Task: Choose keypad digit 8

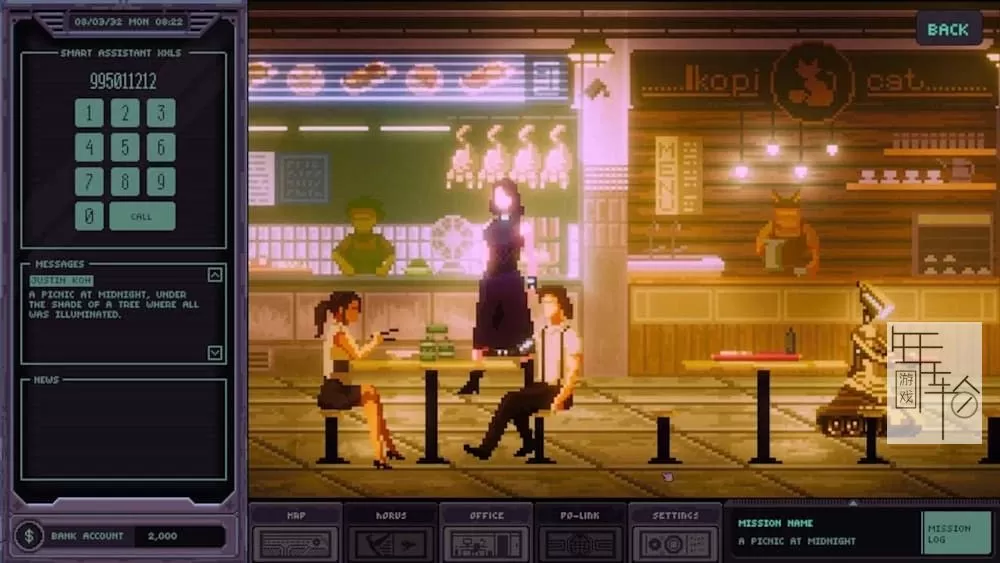Action: (125, 182)
